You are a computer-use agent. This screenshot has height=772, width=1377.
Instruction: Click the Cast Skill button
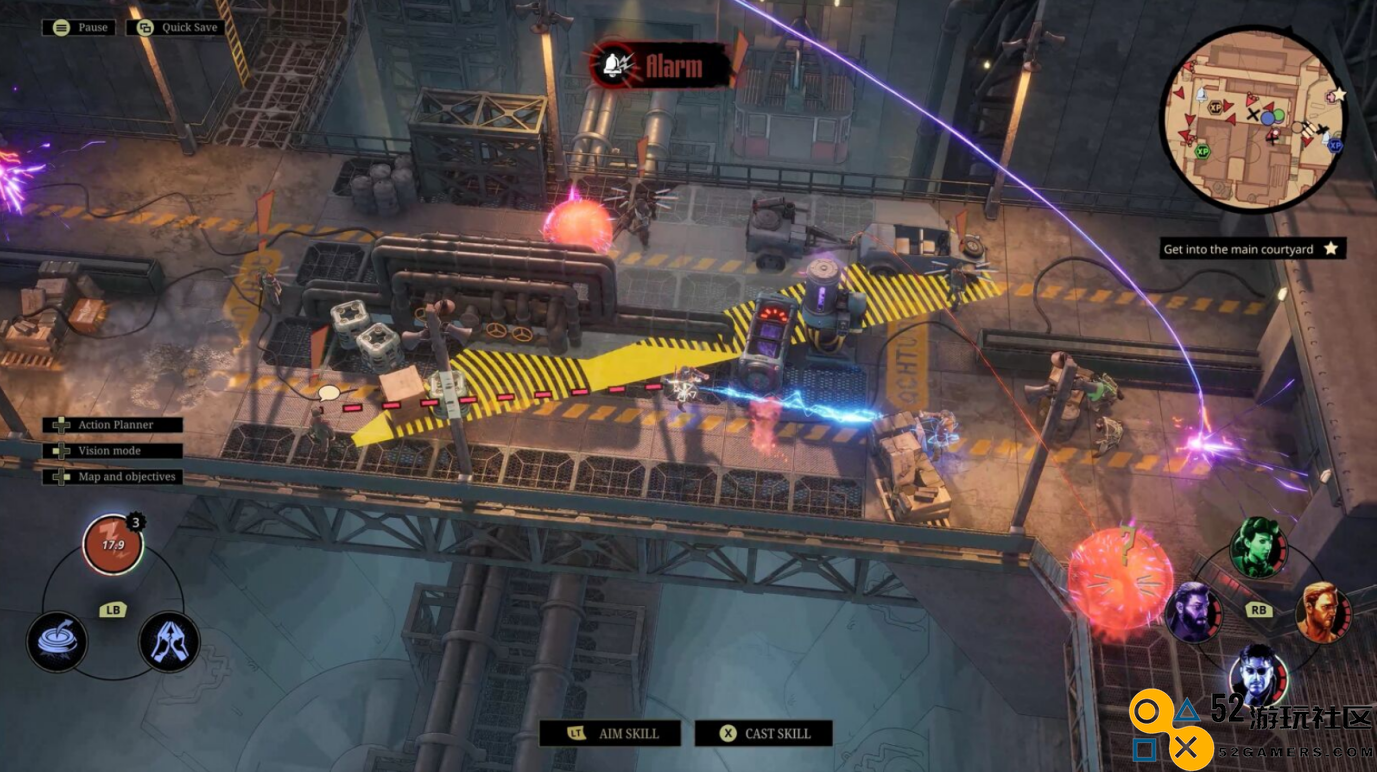763,733
